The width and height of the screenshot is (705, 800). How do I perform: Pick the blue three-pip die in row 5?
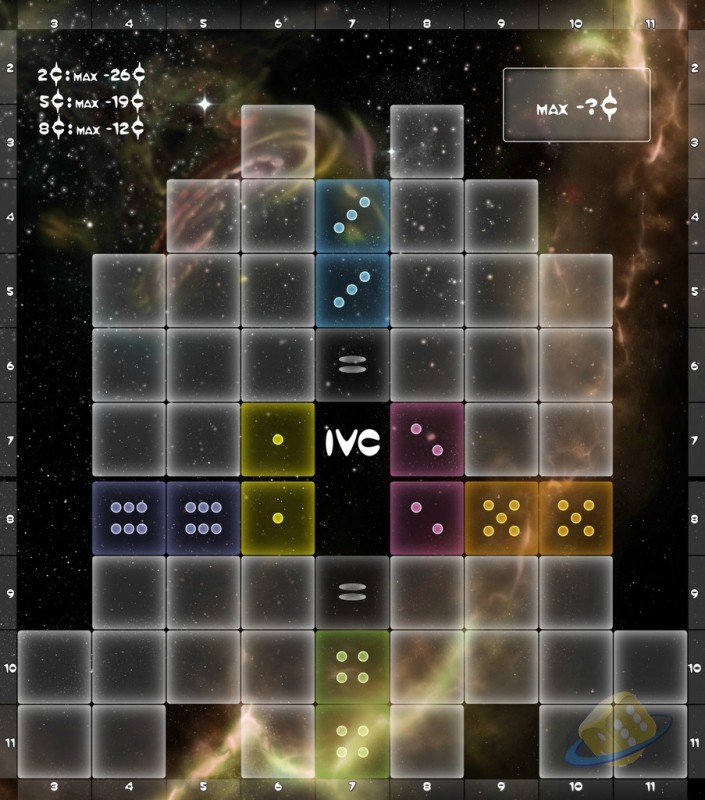point(352,291)
